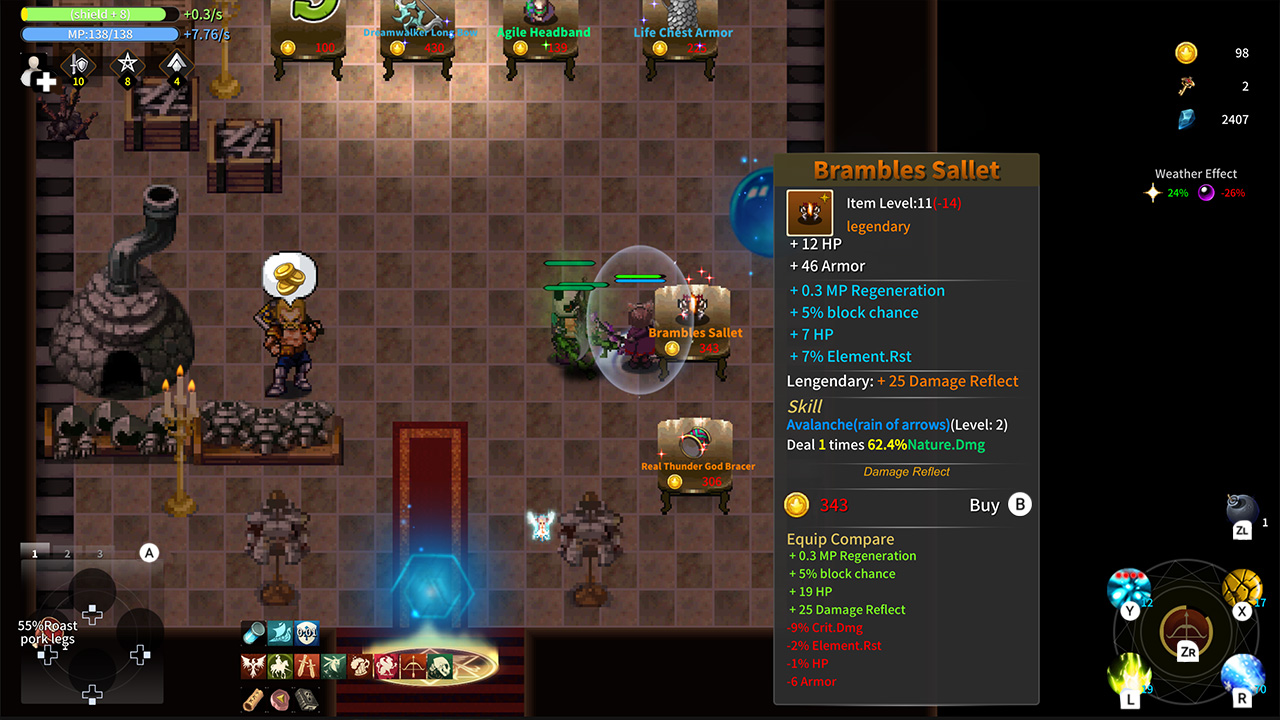Viewport: 1280px width, 720px height.
Task: Open the black book item
Action: [x=307, y=700]
